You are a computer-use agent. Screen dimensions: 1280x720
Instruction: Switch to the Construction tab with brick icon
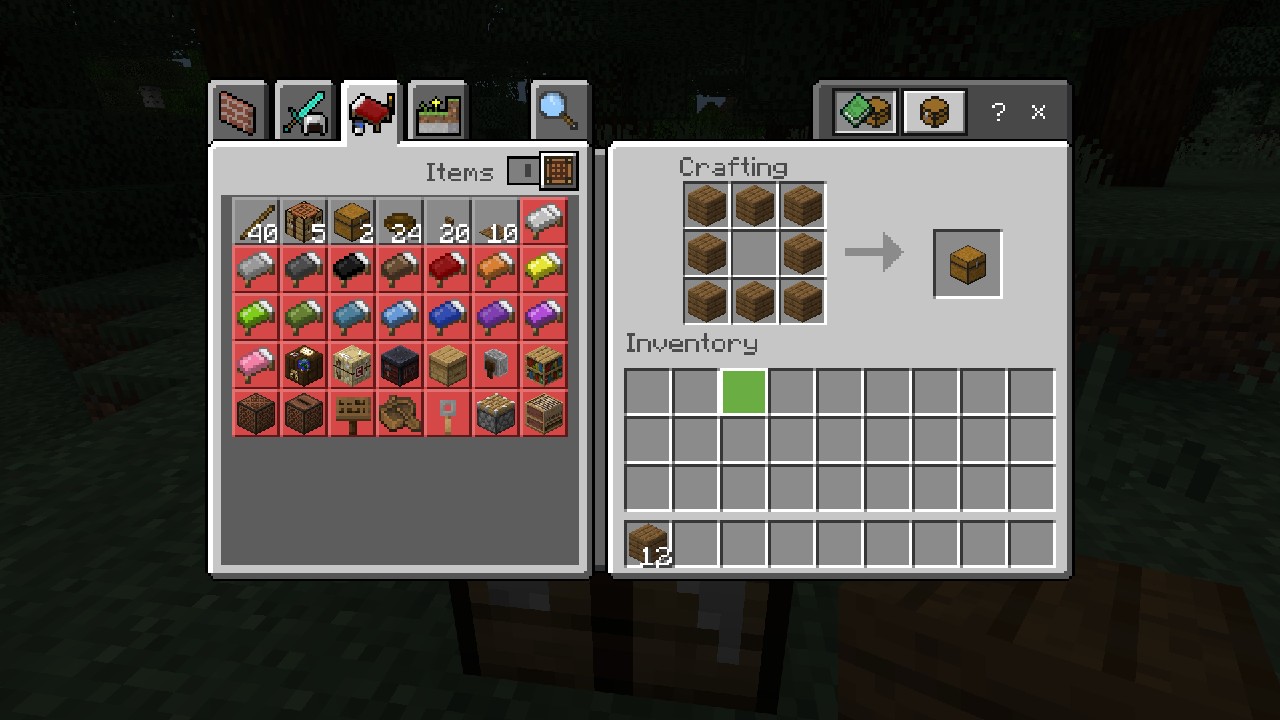pos(238,111)
